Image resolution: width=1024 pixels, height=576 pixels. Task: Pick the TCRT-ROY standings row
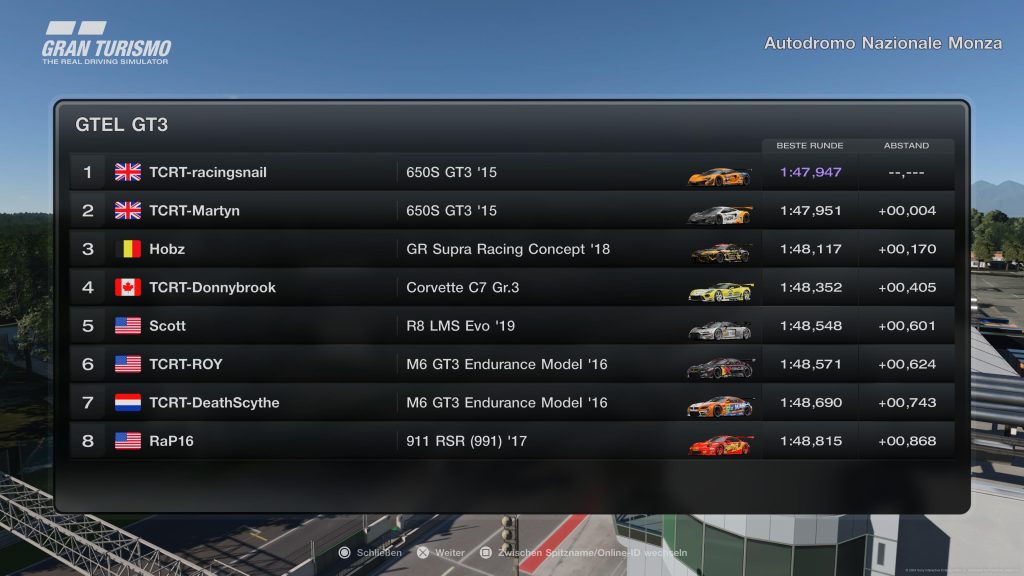[x=510, y=364]
